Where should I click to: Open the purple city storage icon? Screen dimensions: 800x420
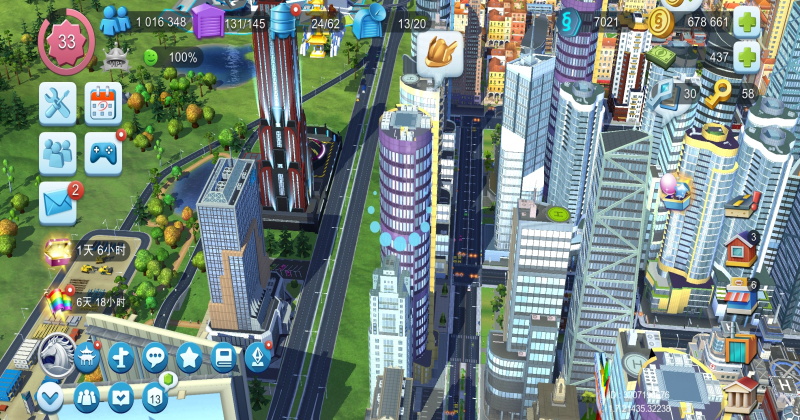tap(207, 21)
